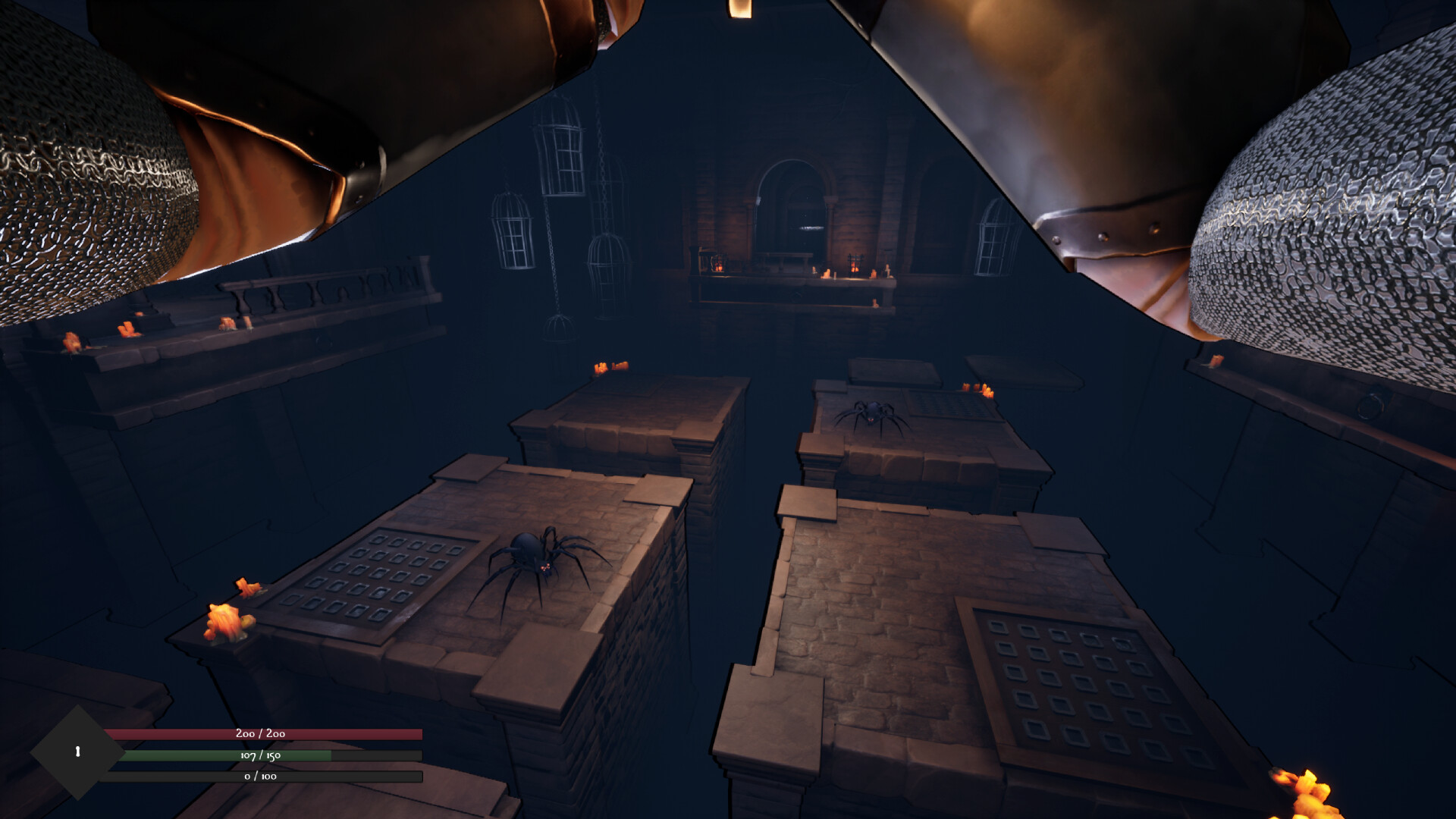Screen dimensions: 1456x819
Task: Click the iron brazier beside the candles
Action: (855, 265)
